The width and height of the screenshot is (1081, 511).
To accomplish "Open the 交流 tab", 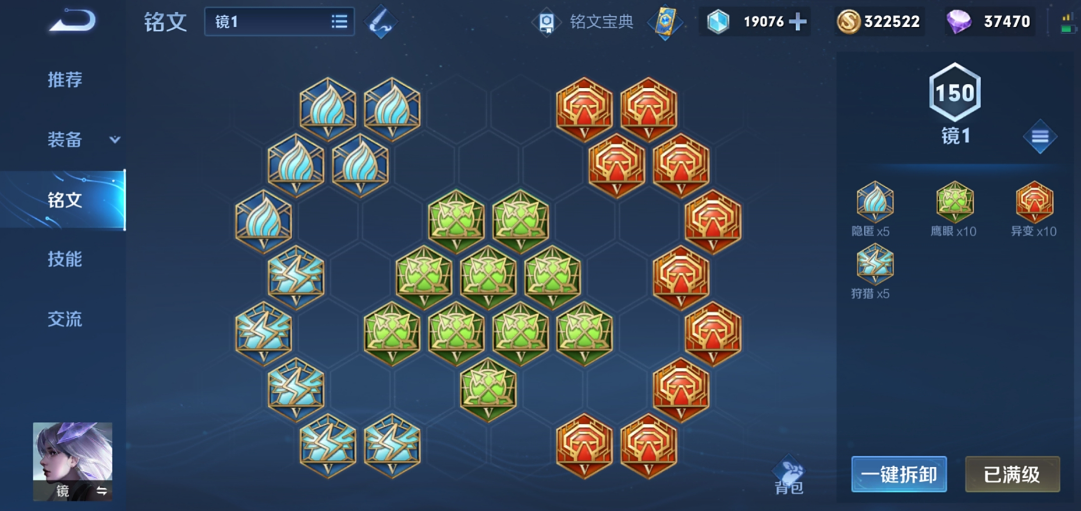I will tap(65, 319).
